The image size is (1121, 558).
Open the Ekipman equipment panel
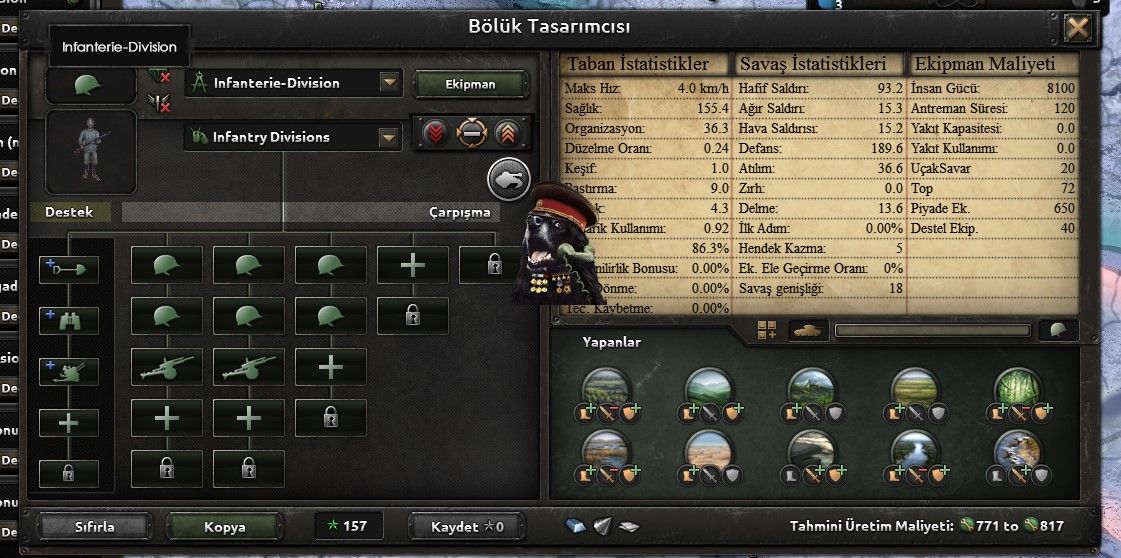[470, 84]
